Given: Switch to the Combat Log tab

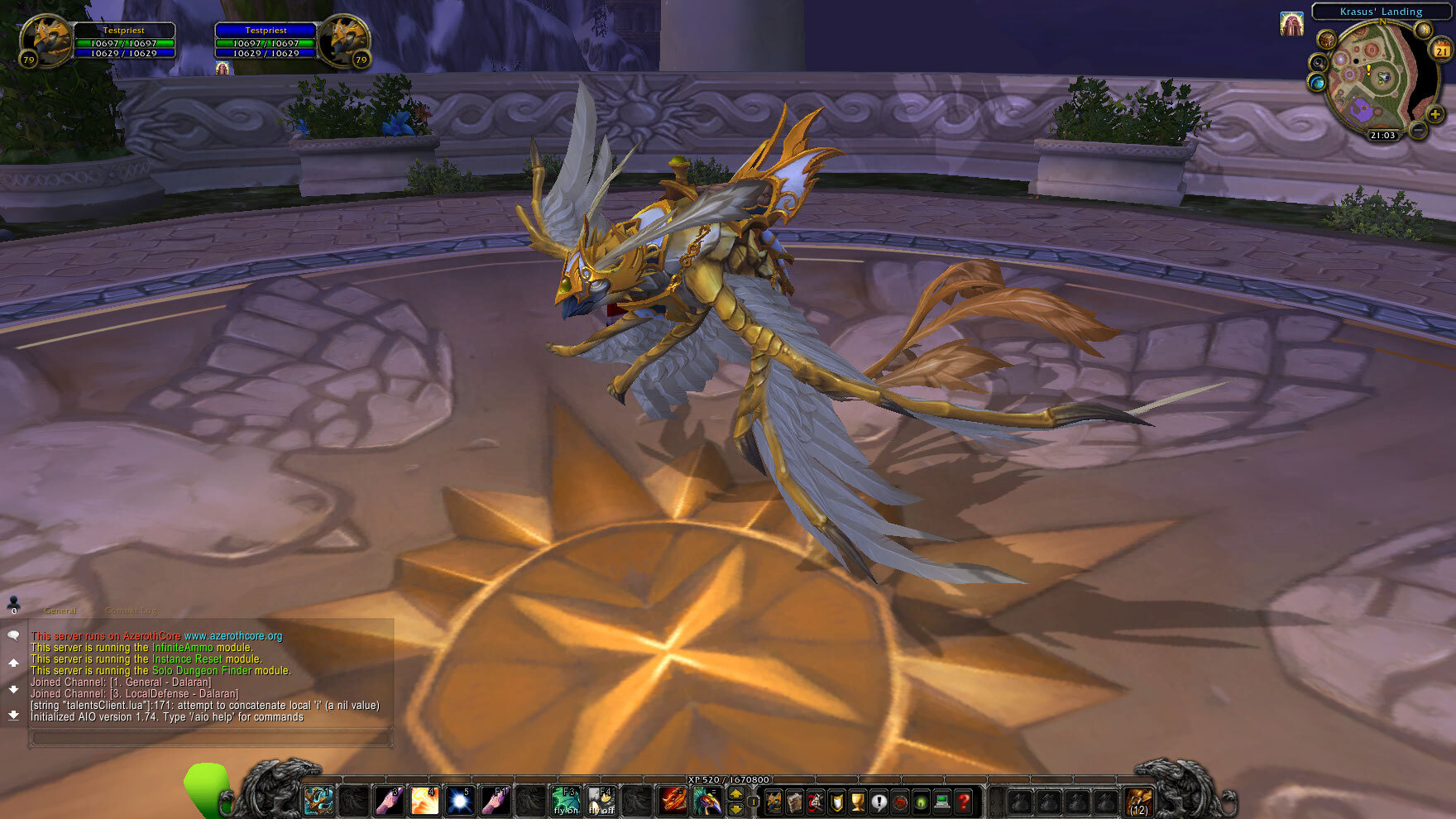Looking at the screenshot, I should [x=130, y=610].
